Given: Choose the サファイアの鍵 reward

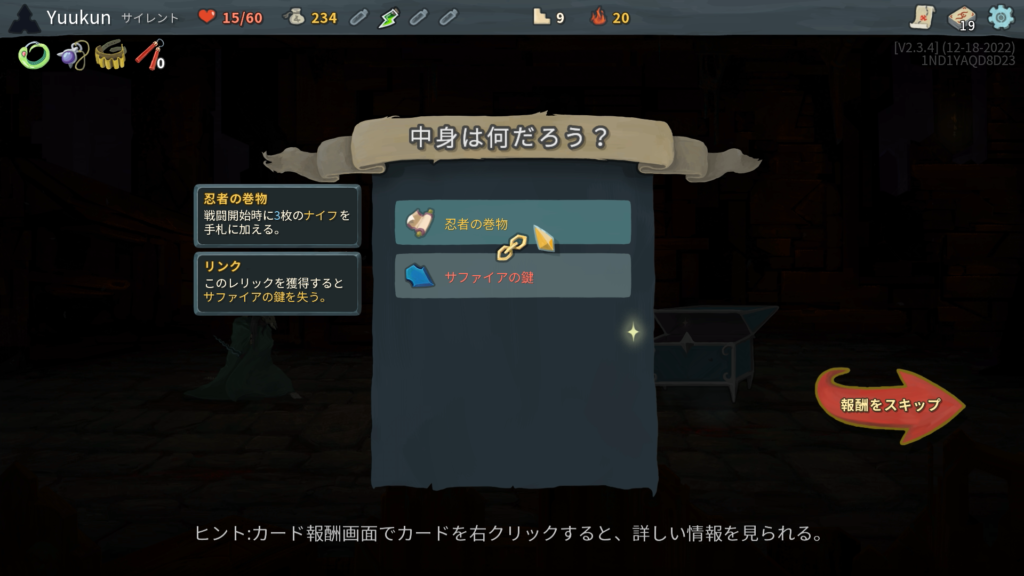Looking at the screenshot, I should point(512,276).
